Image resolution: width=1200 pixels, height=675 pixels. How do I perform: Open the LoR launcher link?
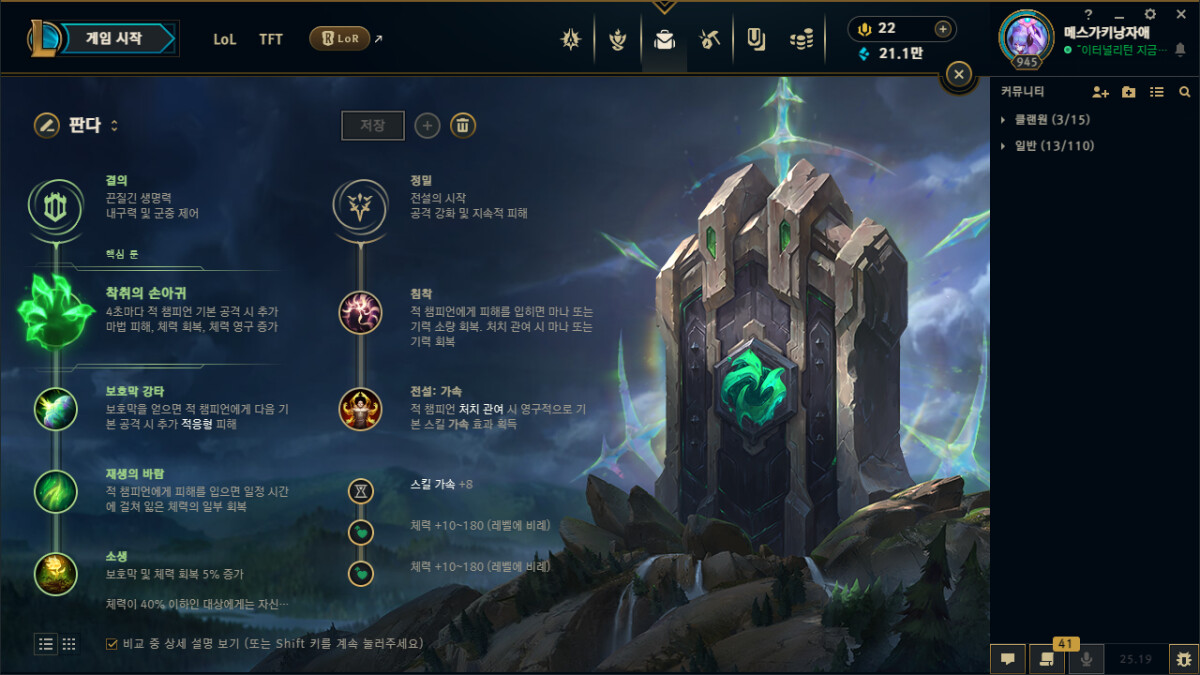coord(340,39)
